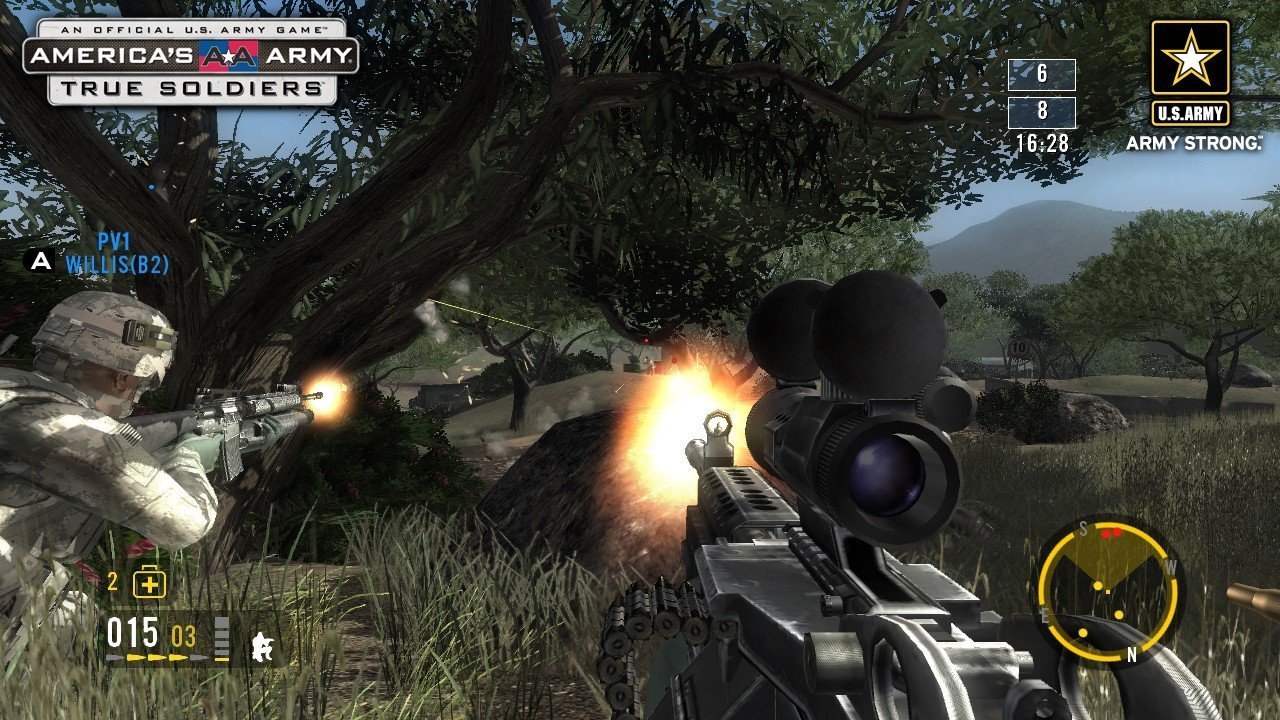
Task: Click the crouching soldier stance icon
Action: (262, 648)
